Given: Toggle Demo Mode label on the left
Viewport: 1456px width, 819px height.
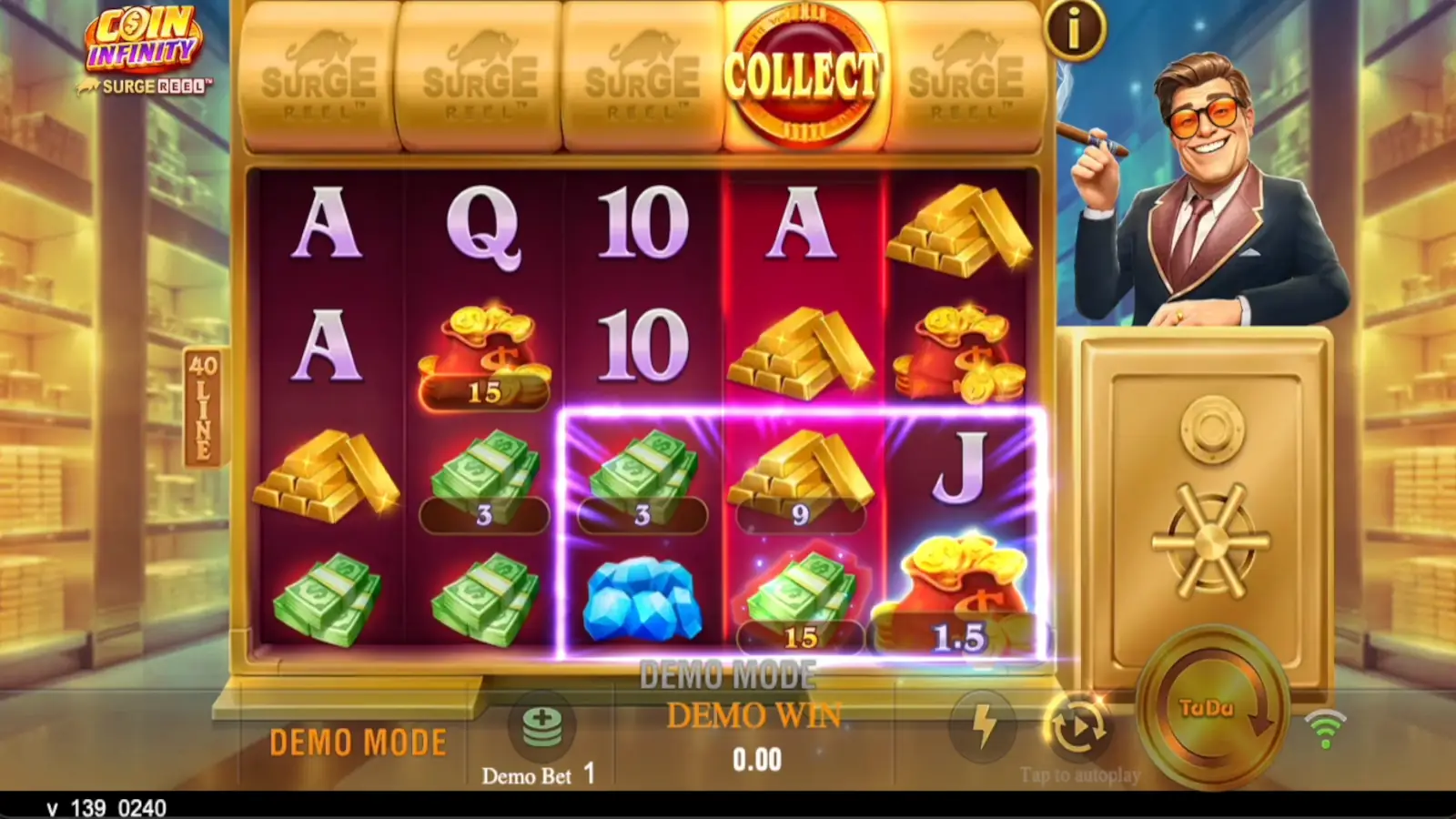Looking at the screenshot, I should (357, 740).
